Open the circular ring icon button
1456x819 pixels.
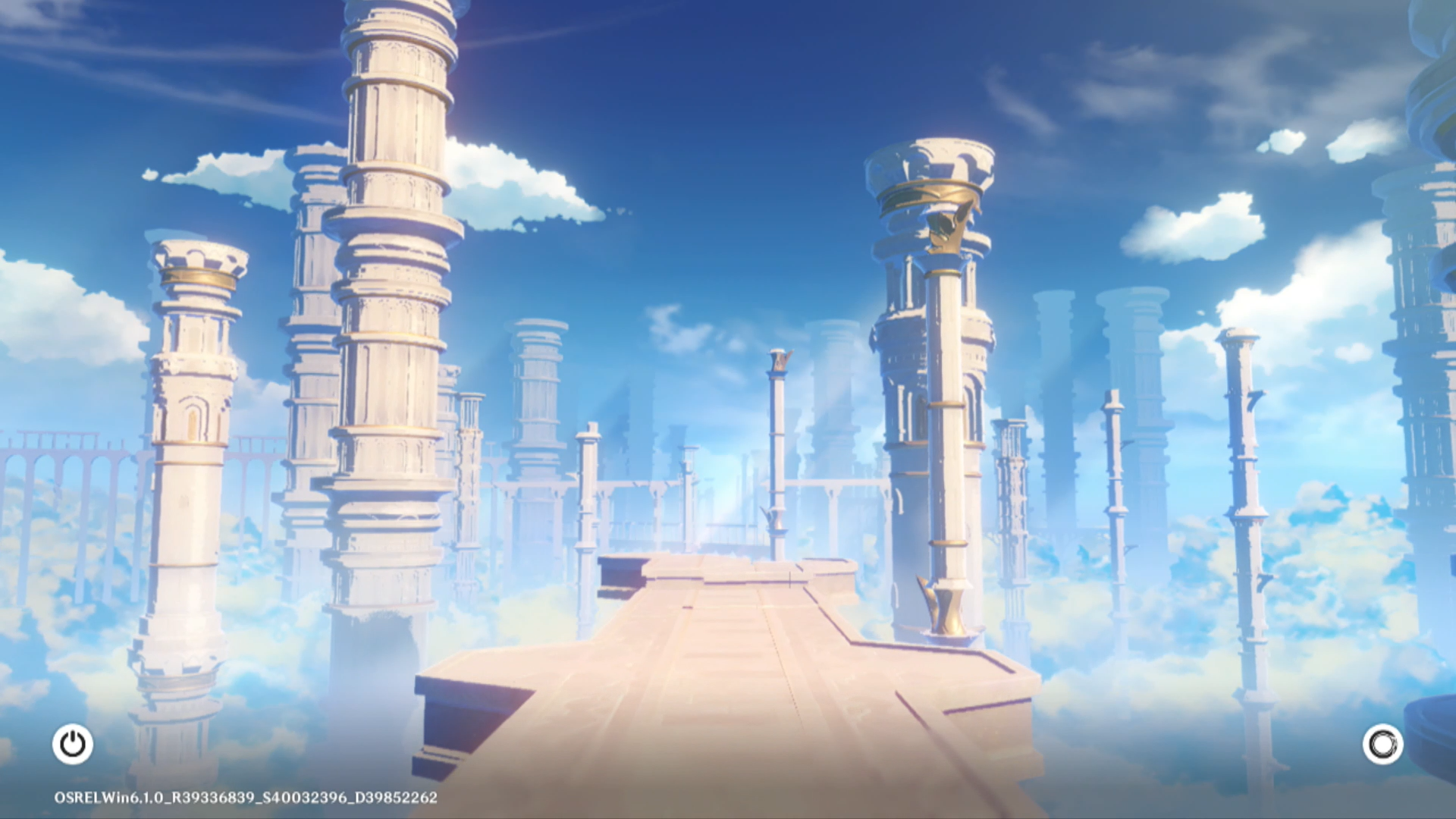click(x=1382, y=744)
